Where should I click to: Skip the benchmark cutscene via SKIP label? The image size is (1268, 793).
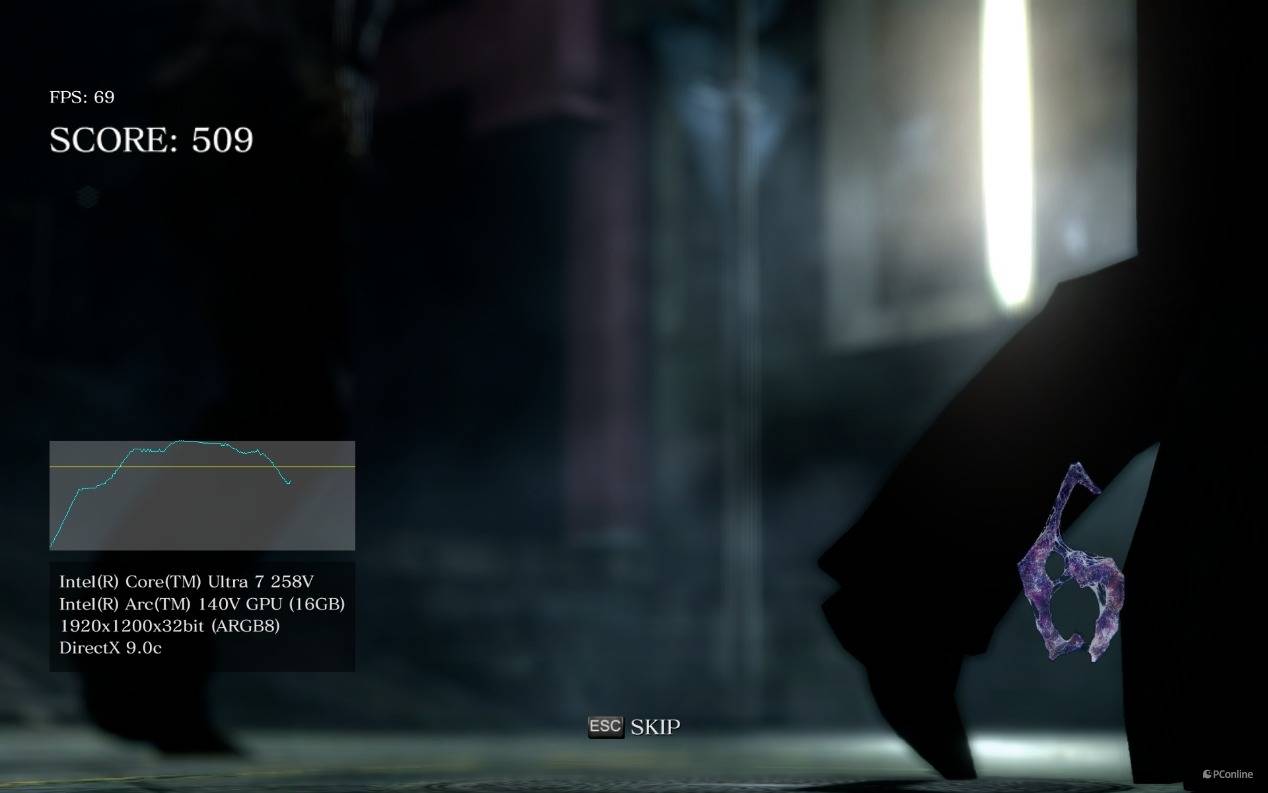[654, 727]
